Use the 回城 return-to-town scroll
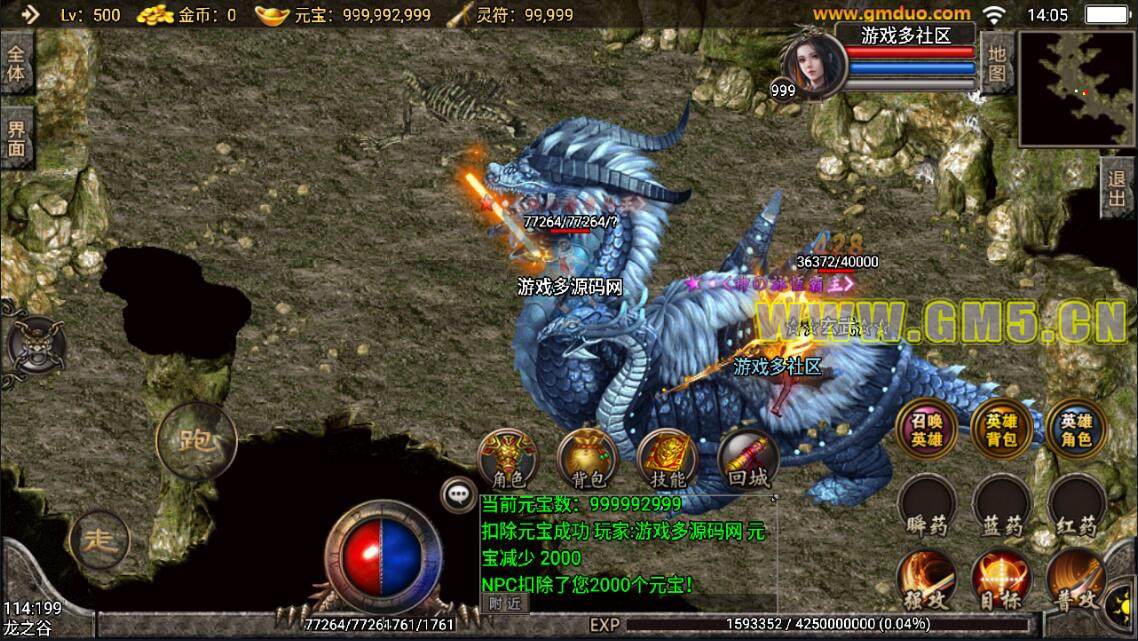This screenshot has width=1138, height=641. click(747, 460)
